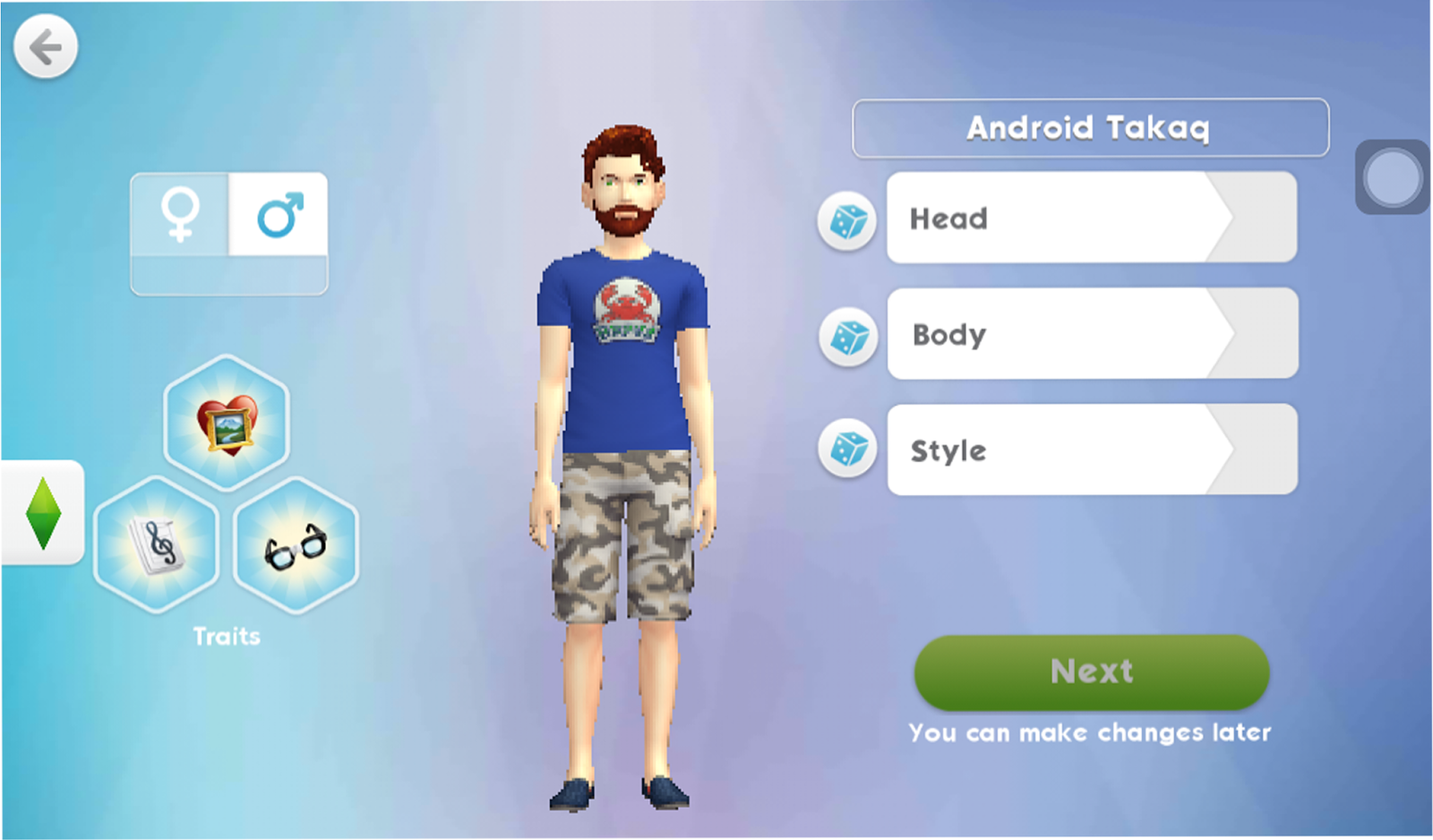Image resolution: width=1433 pixels, height=840 pixels.
Task: Randomize the head using the dice icon
Action: tap(845, 220)
